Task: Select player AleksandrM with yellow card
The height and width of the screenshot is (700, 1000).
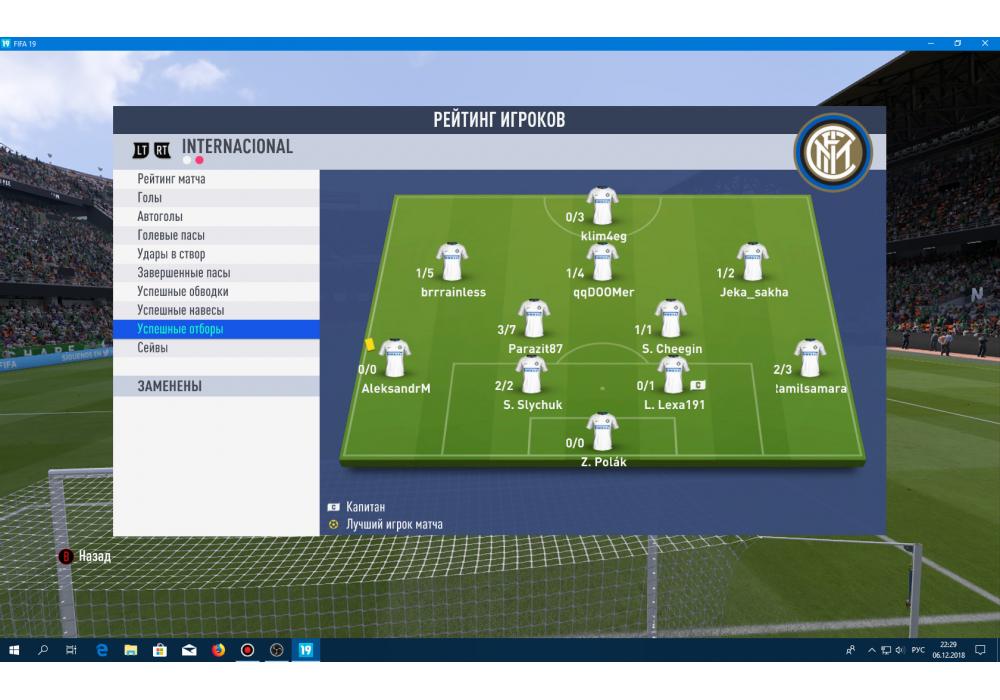Action: tap(394, 358)
